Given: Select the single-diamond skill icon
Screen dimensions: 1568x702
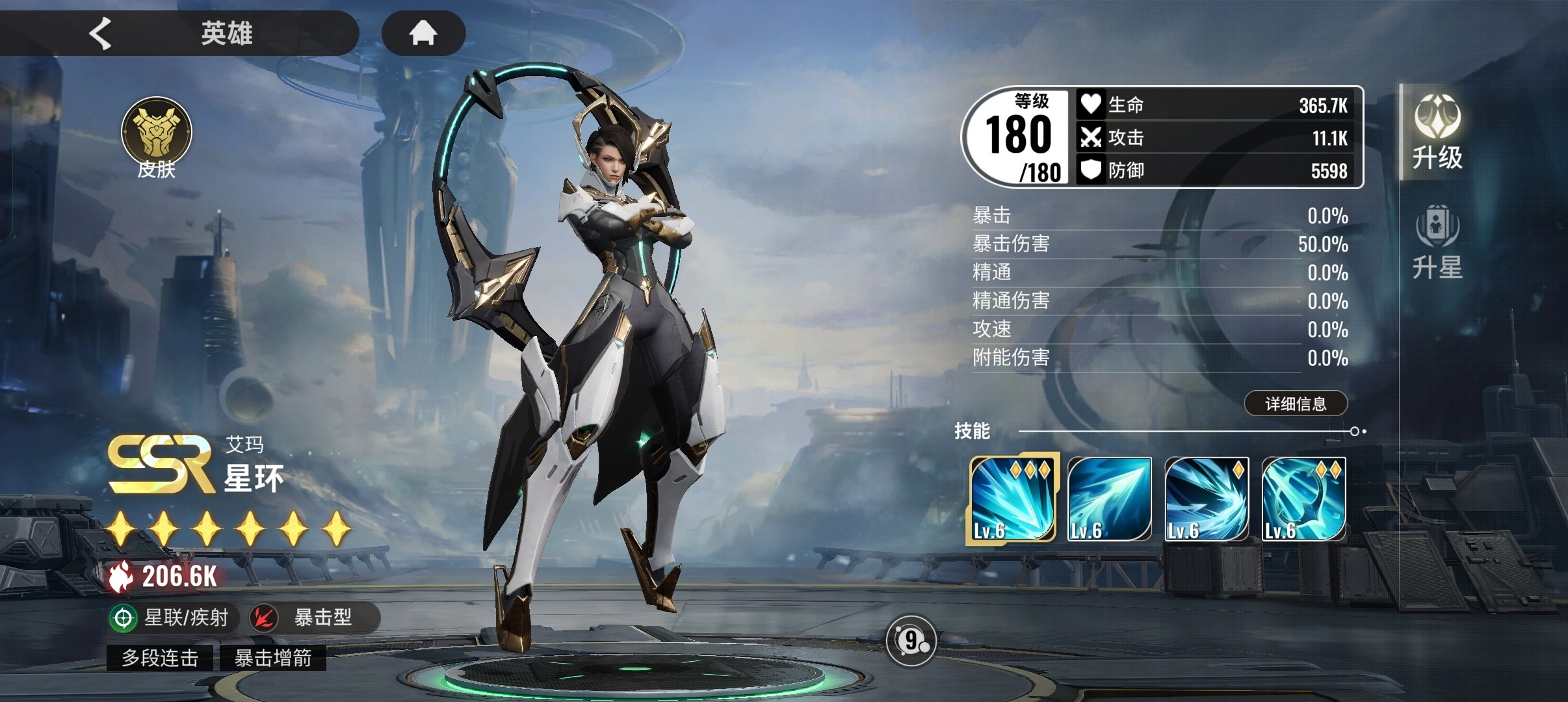Looking at the screenshot, I should coord(1207,499).
